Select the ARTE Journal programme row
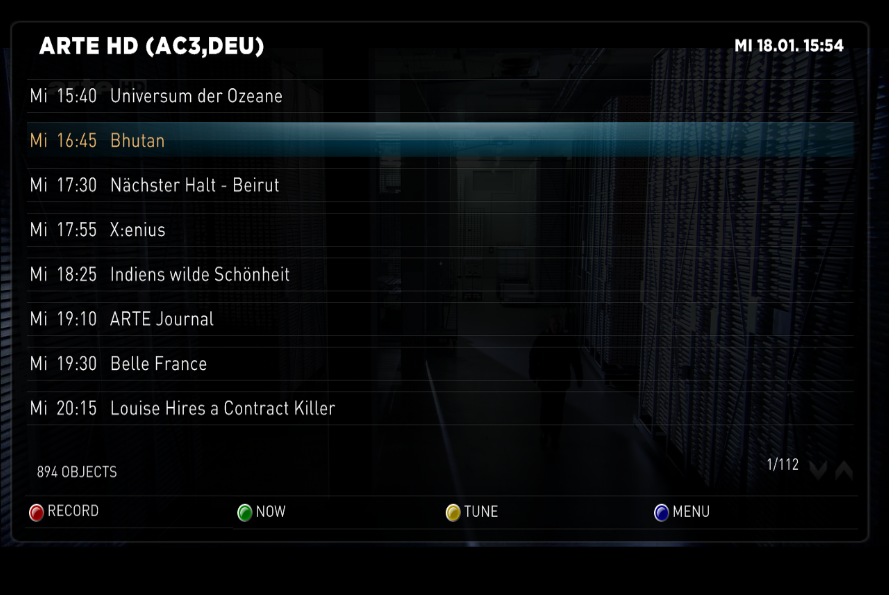Image resolution: width=889 pixels, height=595 pixels. 161,319
